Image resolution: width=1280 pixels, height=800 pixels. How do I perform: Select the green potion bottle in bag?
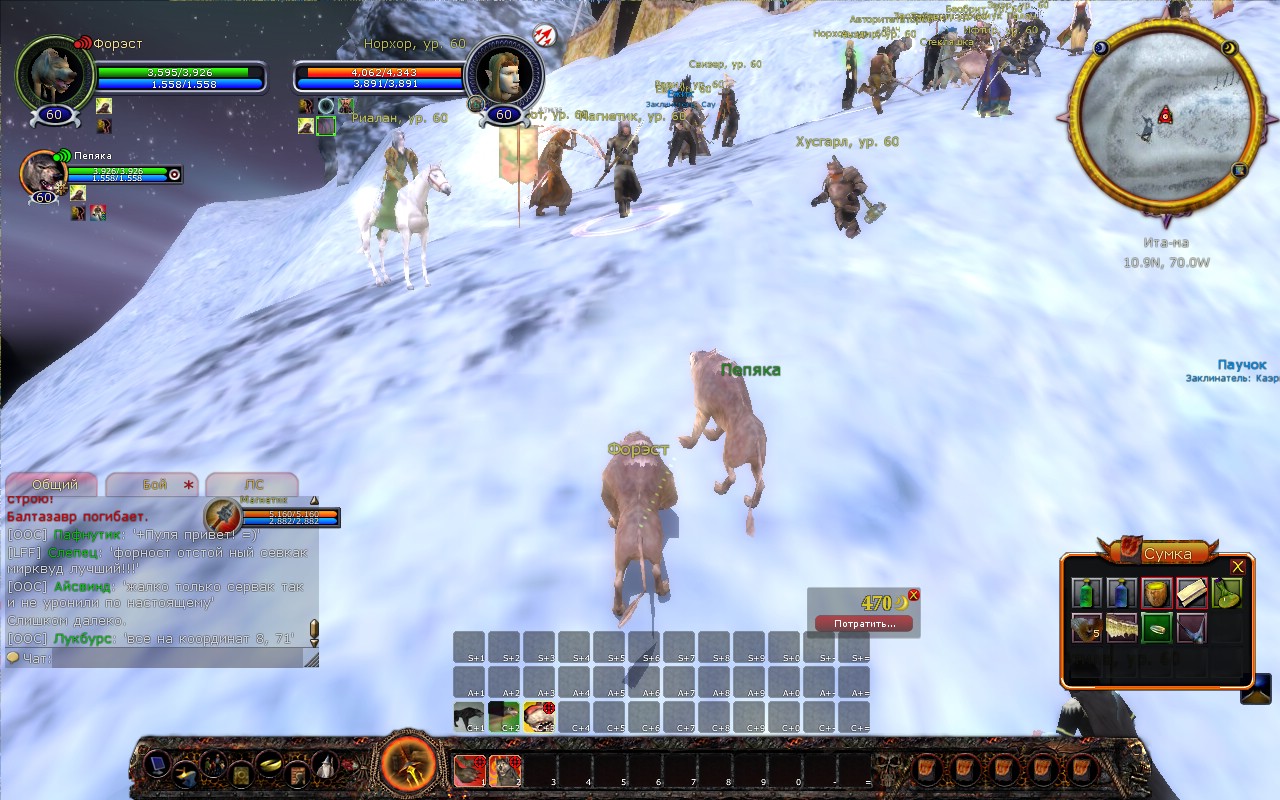(x=1087, y=593)
